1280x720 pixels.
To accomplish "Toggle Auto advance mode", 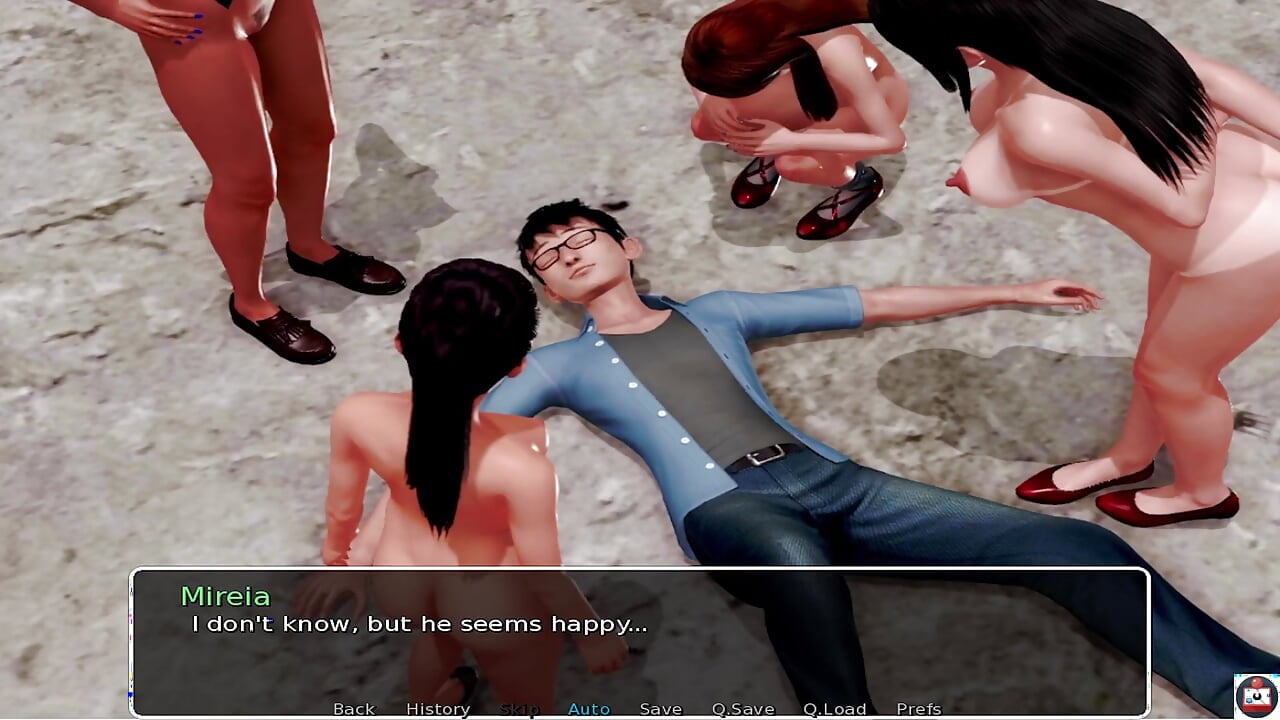I will (x=589, y=709).
